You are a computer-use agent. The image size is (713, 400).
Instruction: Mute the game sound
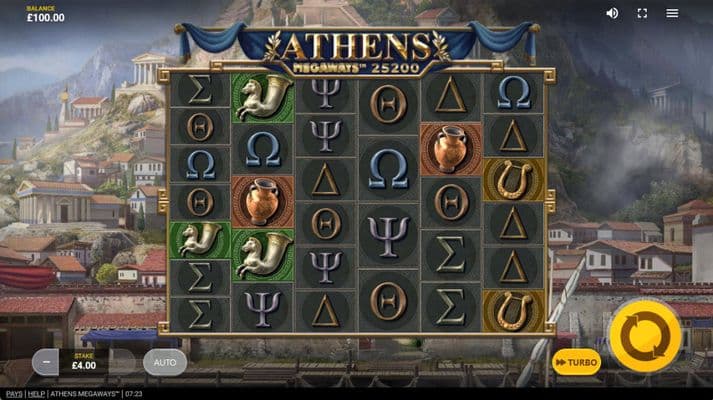click(612, 13)
